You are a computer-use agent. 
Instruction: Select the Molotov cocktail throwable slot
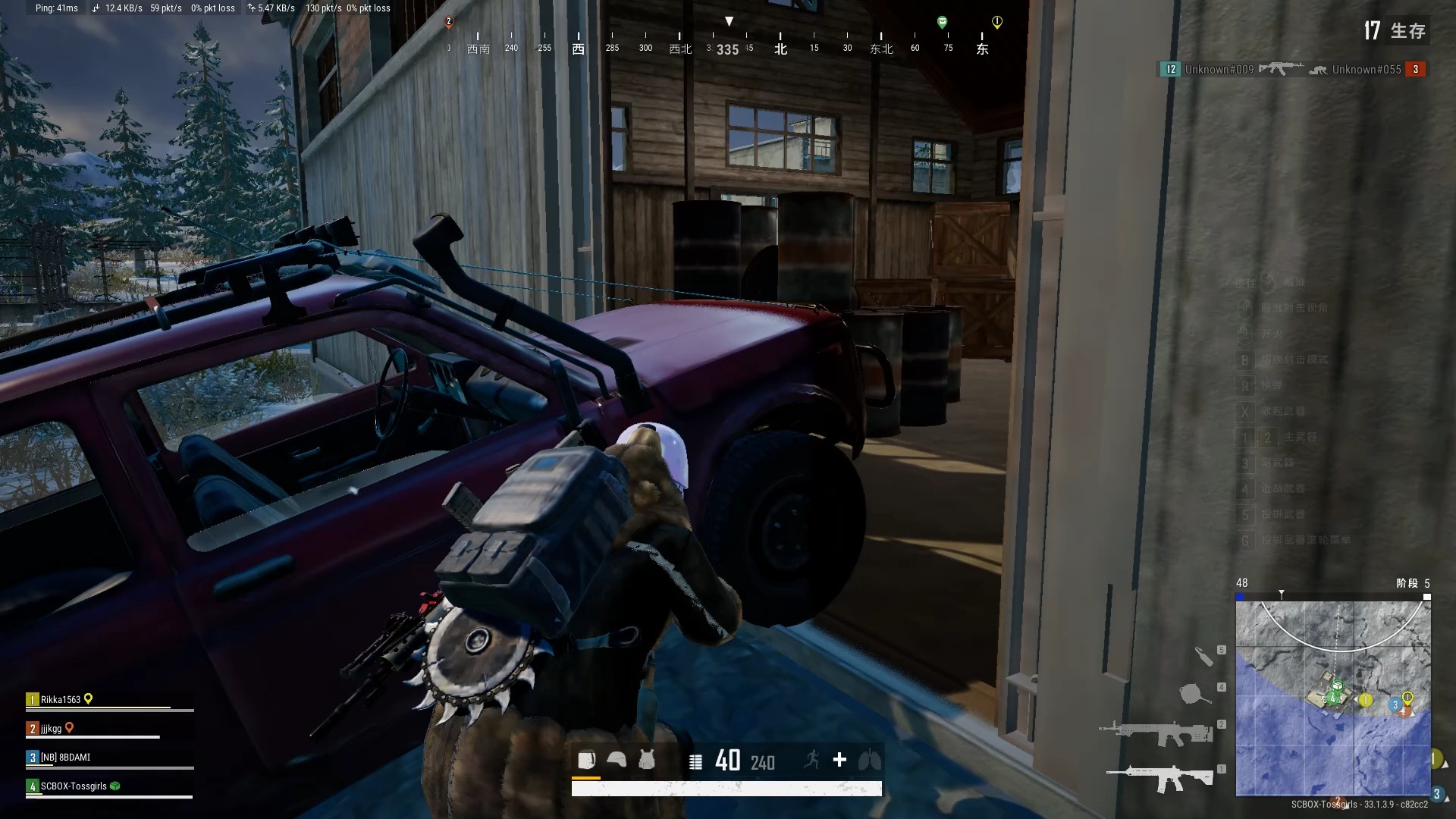click(1203, 655)
